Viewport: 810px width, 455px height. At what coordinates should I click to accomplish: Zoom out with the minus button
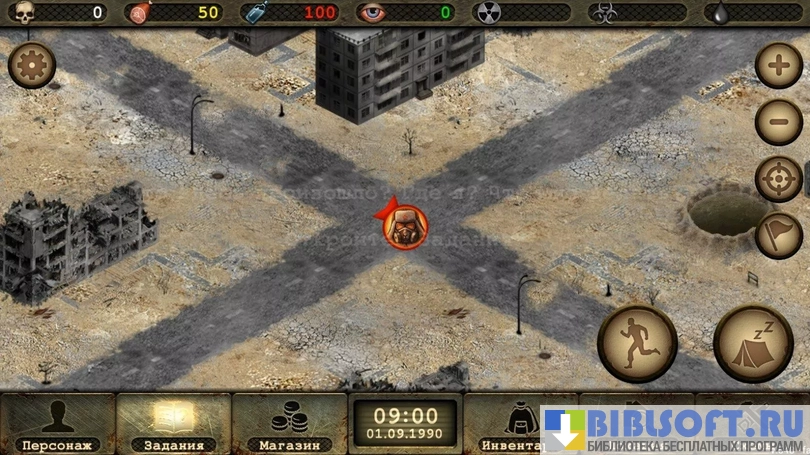pos(778,122)
